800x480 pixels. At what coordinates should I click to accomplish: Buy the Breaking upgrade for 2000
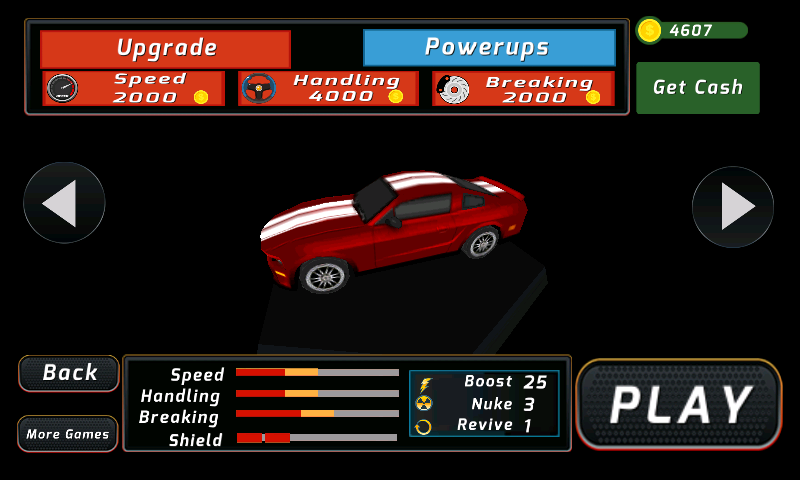(x=524, y=88)
